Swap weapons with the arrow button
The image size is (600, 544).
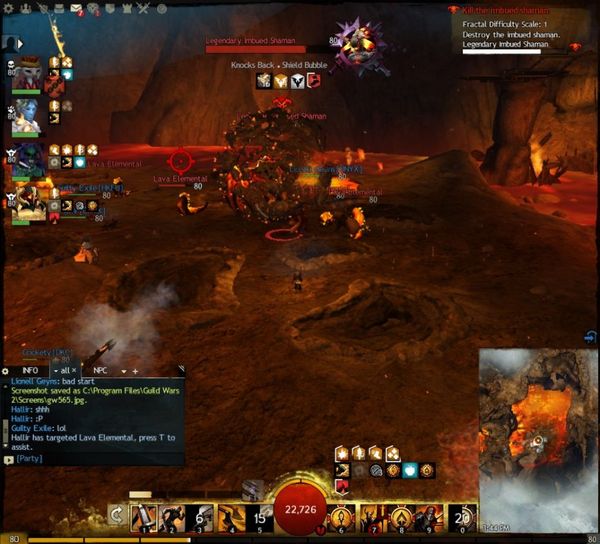(x=116, y=518)
